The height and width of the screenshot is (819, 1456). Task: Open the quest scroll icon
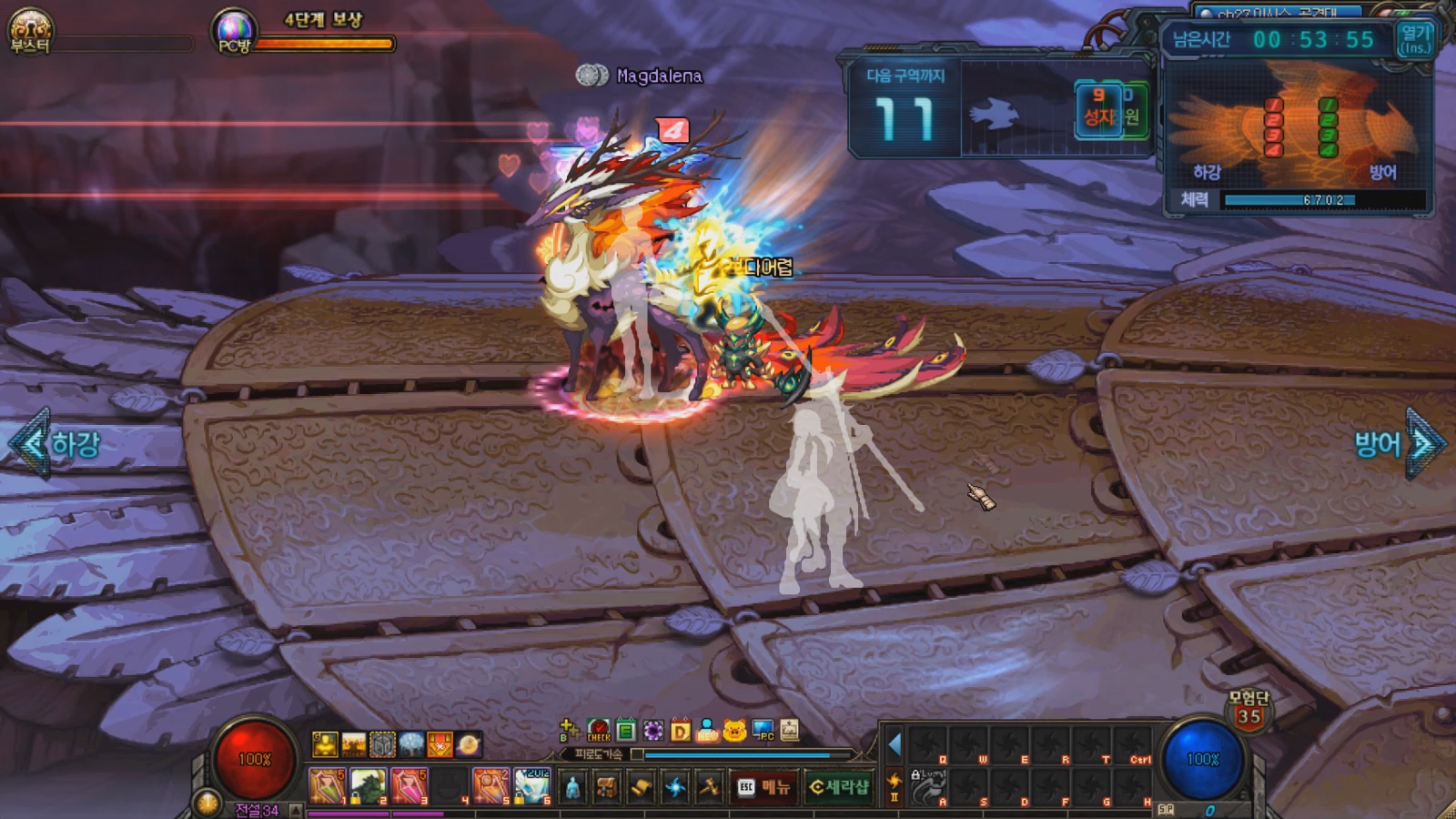pos(641,787)
